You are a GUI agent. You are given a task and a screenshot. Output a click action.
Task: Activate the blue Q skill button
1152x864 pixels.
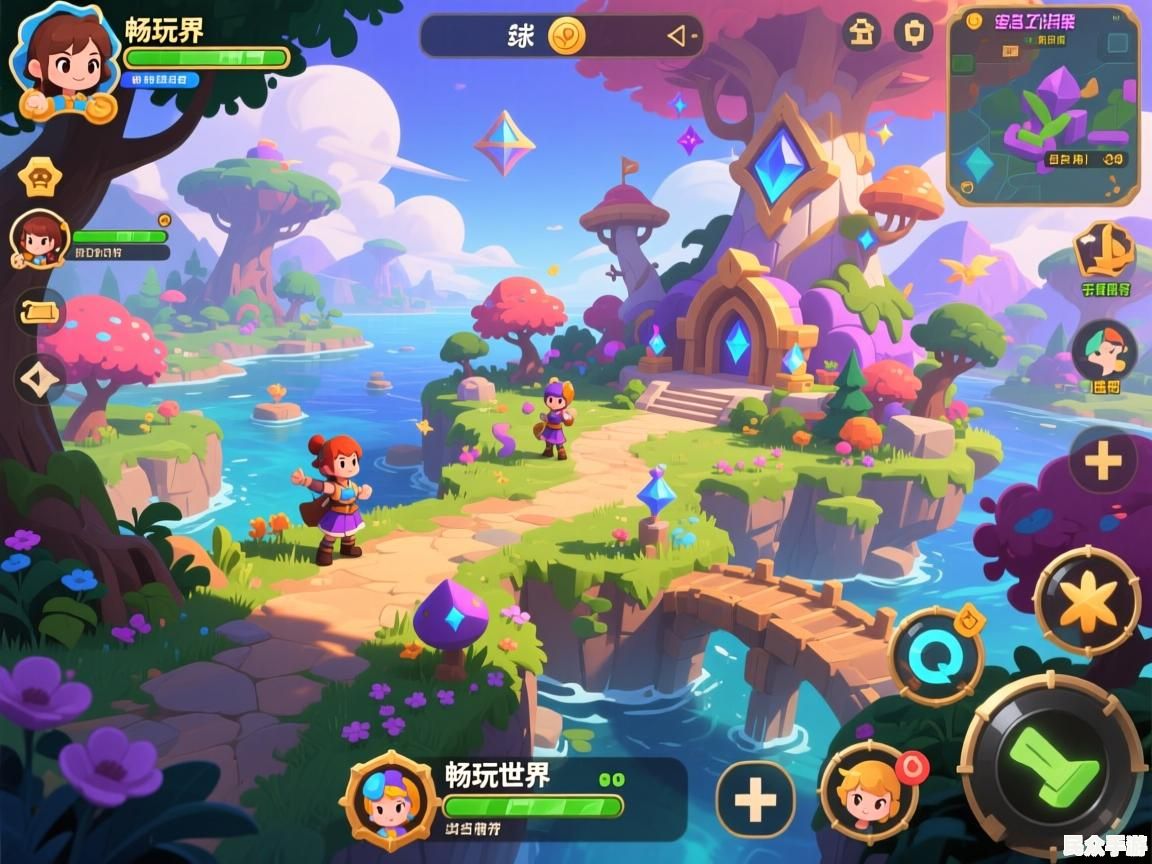click(x=936, y=656)
